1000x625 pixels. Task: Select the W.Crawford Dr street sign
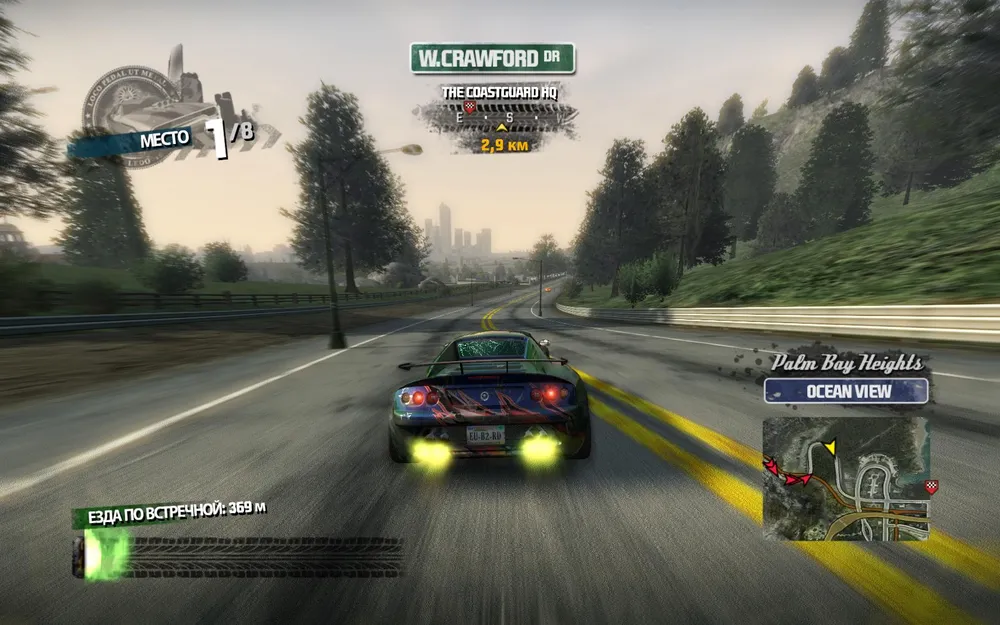[x=492, y=58]
